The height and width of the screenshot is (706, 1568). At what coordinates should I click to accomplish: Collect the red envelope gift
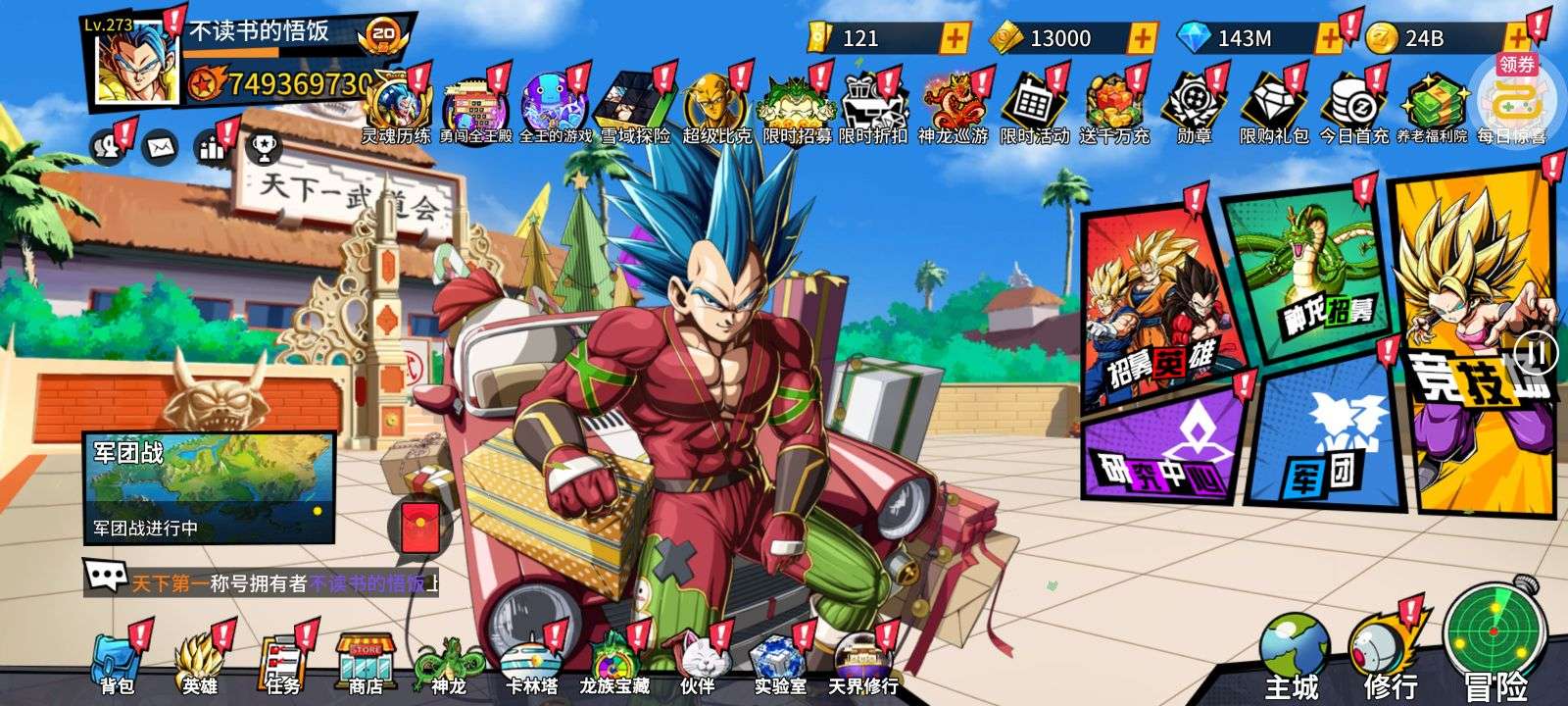[419, 529]
